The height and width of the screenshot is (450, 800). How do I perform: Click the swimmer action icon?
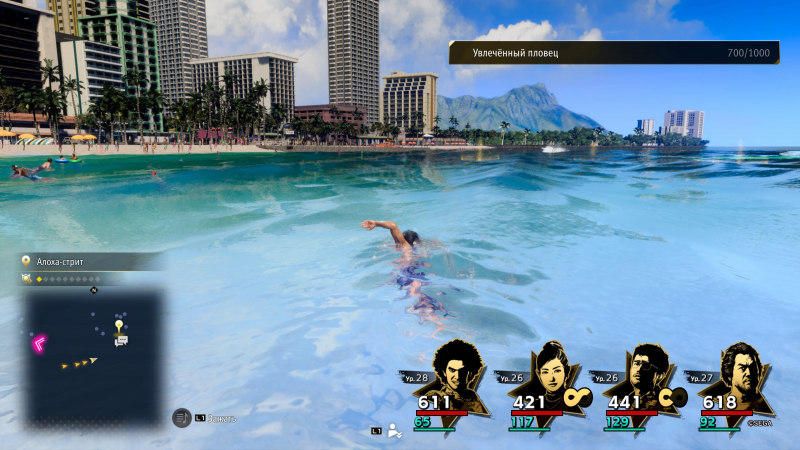[394, 431]
